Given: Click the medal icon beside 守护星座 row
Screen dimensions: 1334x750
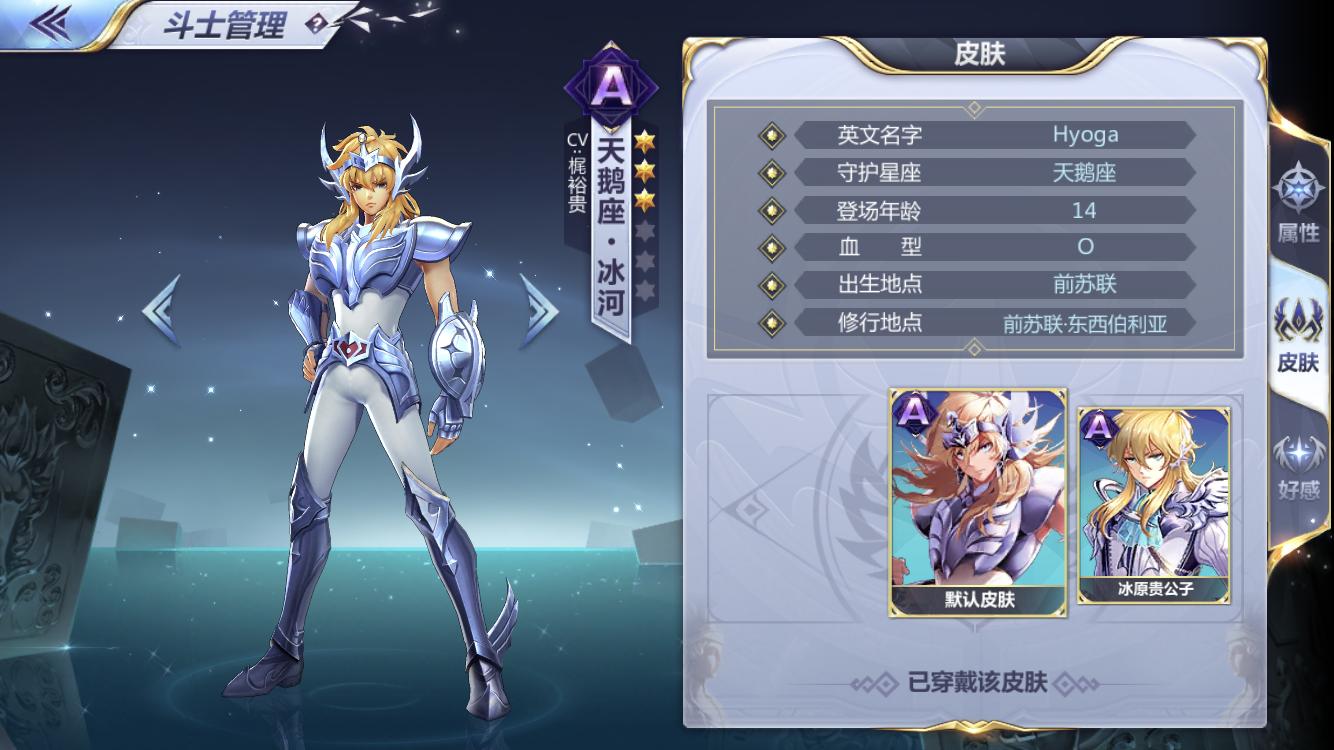Looking at the screenshot, I should point(771,173).
